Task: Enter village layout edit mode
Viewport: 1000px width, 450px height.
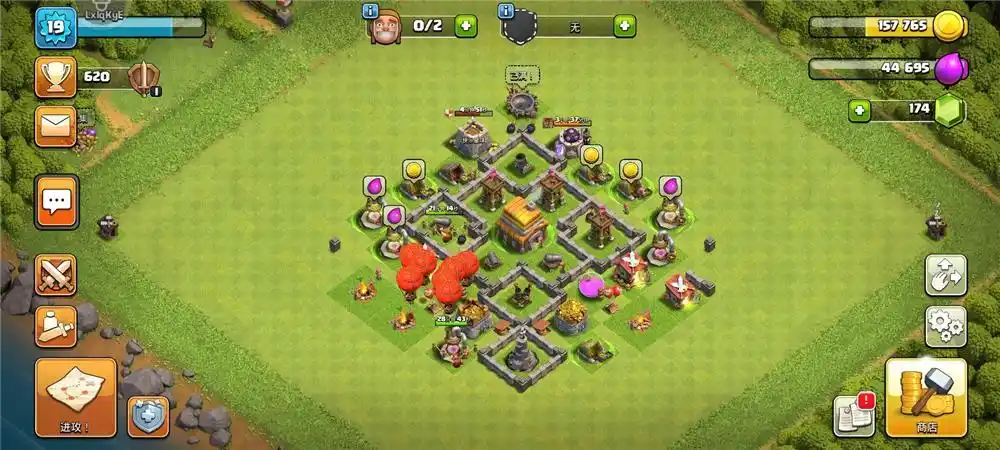Action: [x=944, y=276]
